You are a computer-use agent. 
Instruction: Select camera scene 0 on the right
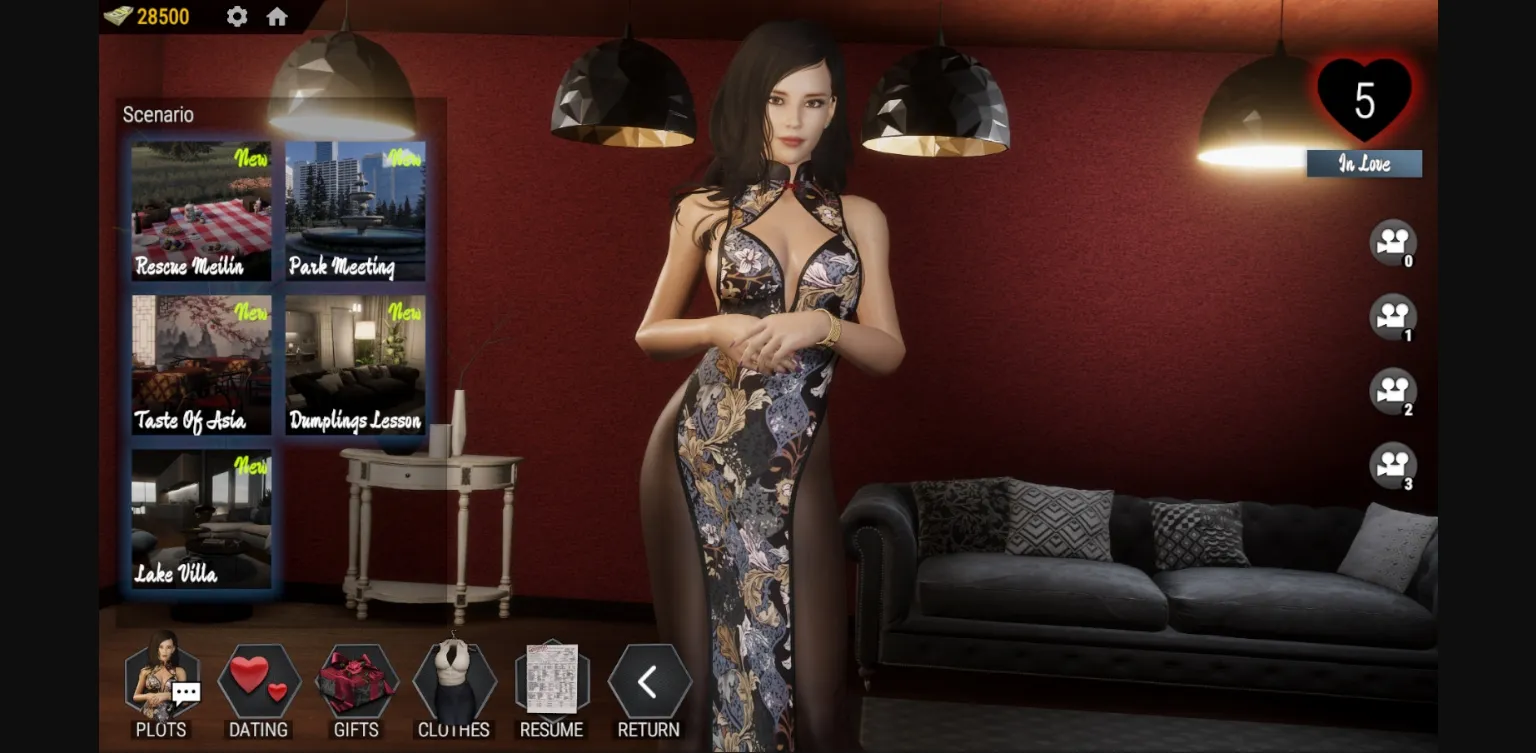click(x=1393, y=240)
